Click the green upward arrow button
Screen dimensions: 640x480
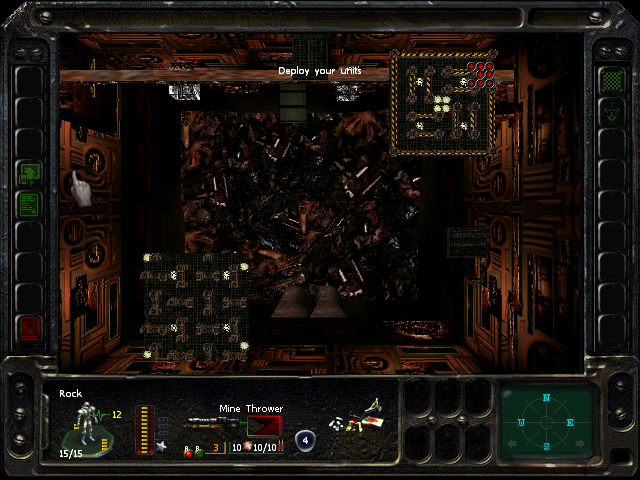tap(30, 174)
